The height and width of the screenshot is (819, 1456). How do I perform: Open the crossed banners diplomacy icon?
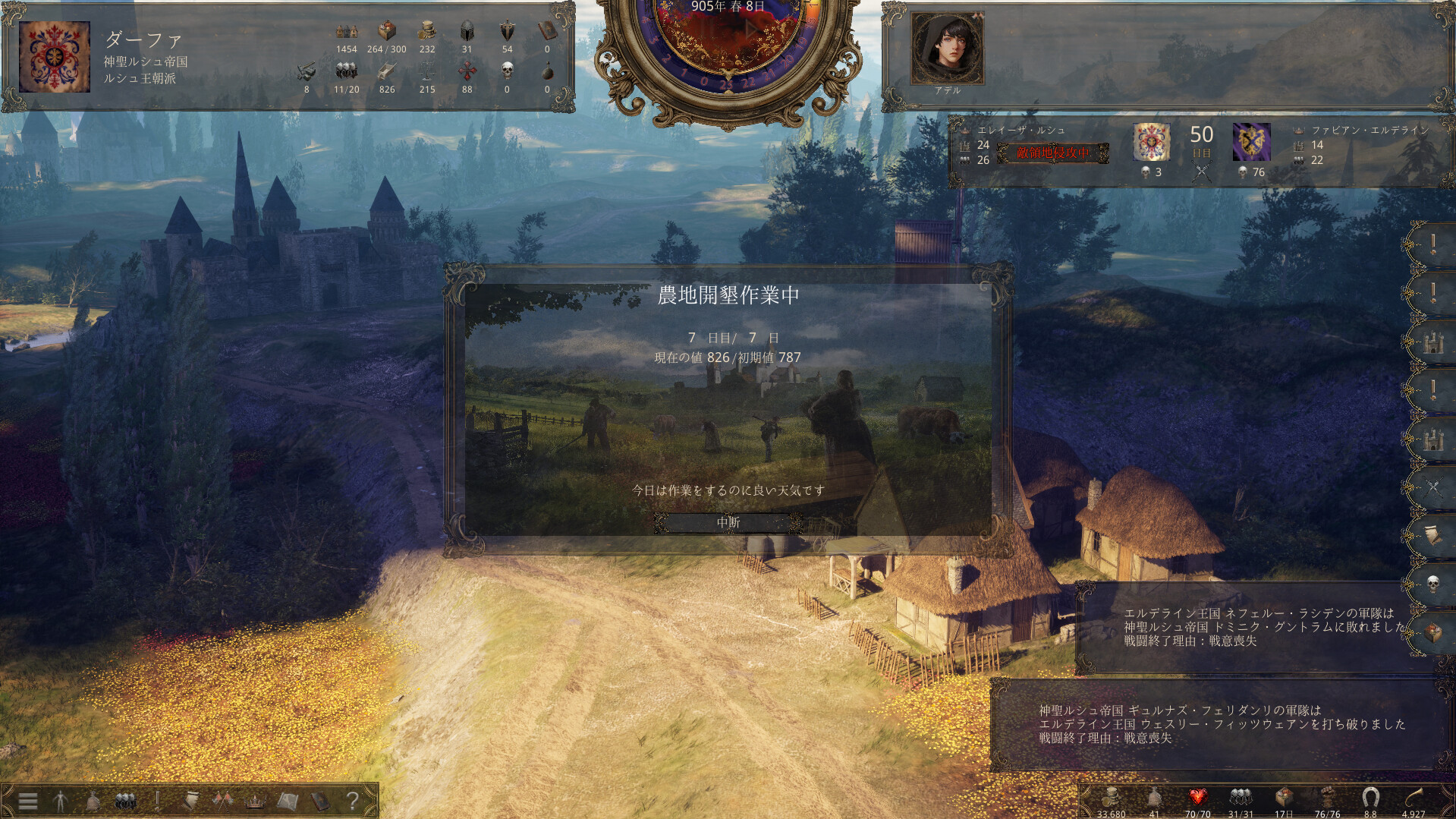[x=222, y=802]
